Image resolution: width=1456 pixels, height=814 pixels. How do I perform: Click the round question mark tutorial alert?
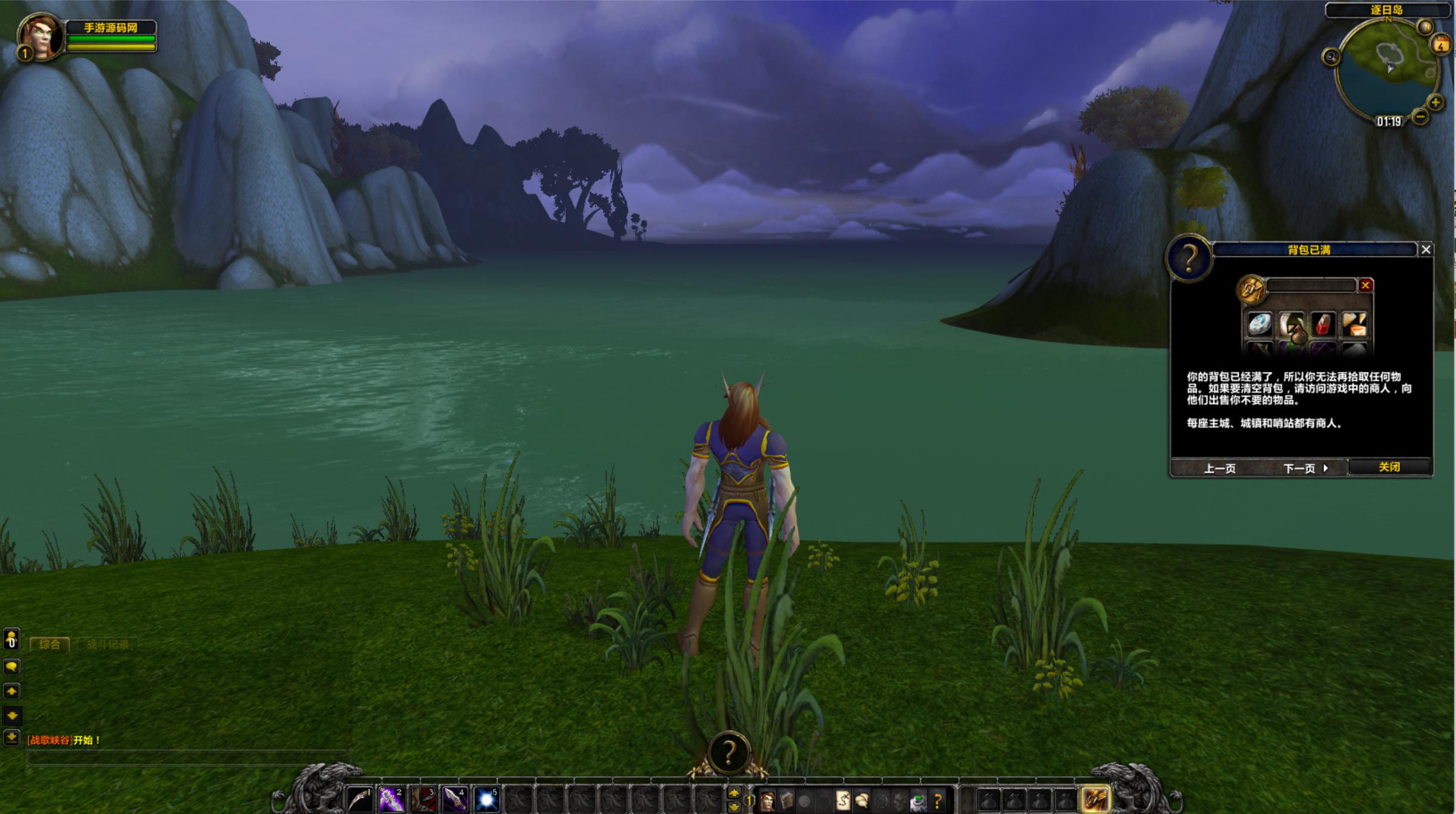[x=729, y=753]
